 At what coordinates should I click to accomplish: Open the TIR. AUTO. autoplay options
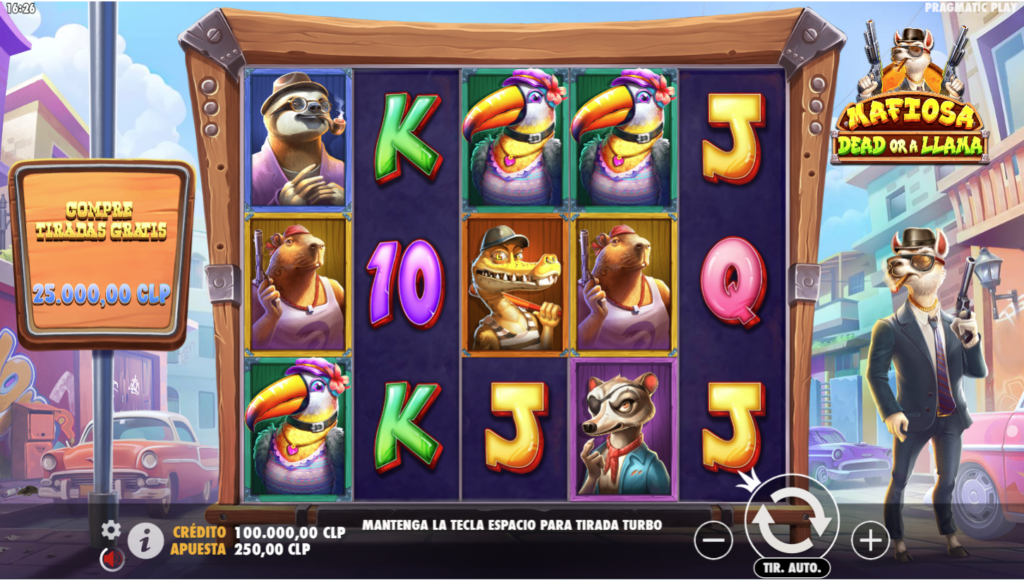(x=791, y=568)
